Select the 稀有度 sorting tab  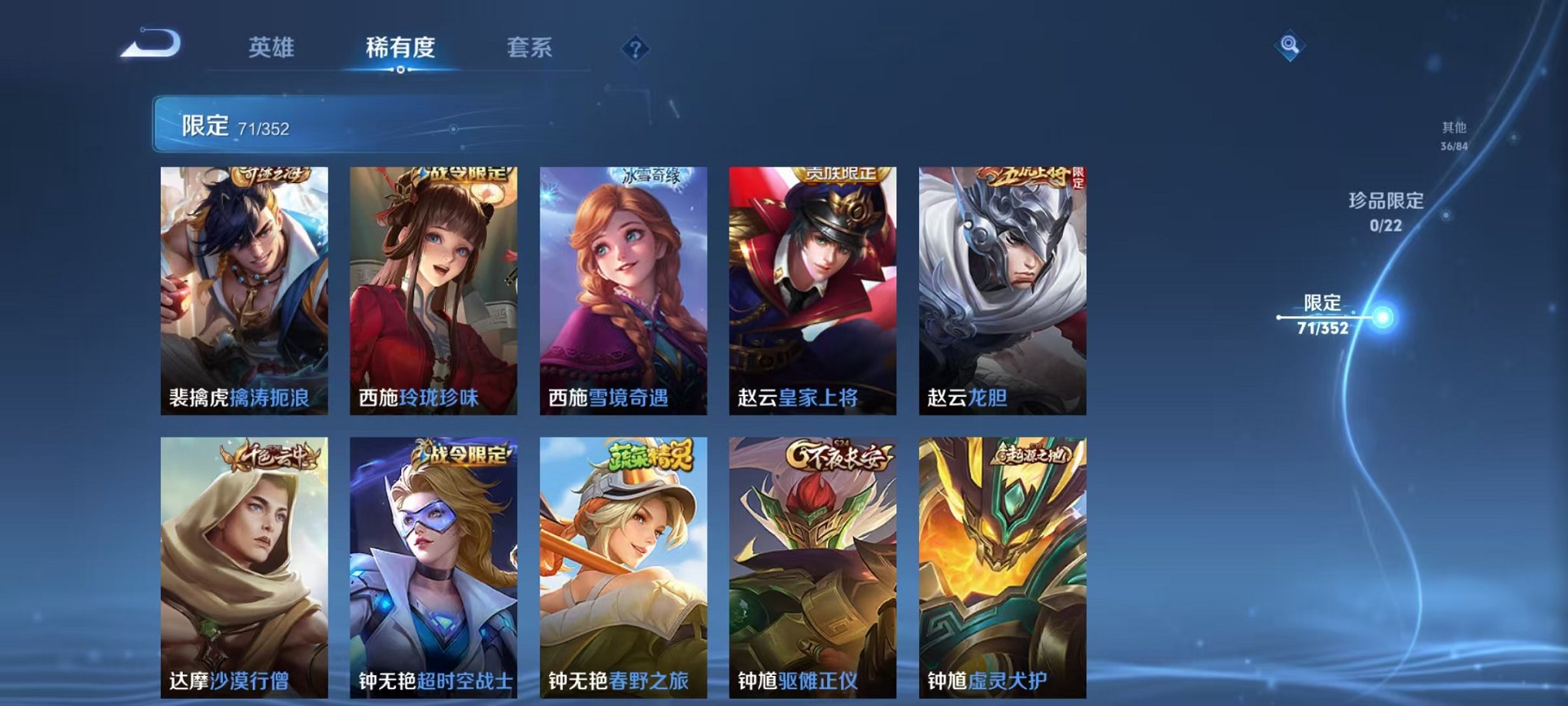399,46
